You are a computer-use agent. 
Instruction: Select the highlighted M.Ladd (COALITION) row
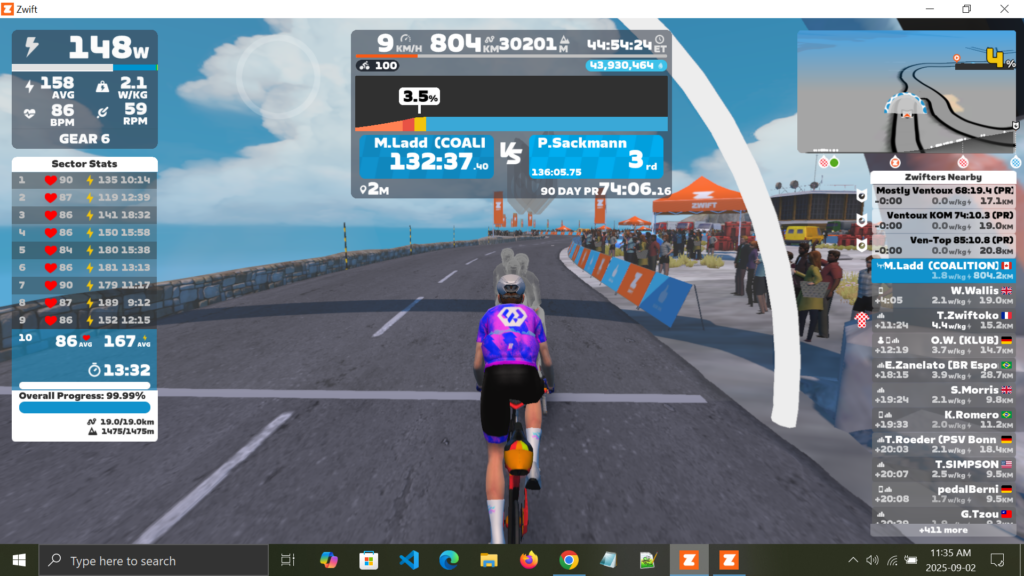[945, 270]
